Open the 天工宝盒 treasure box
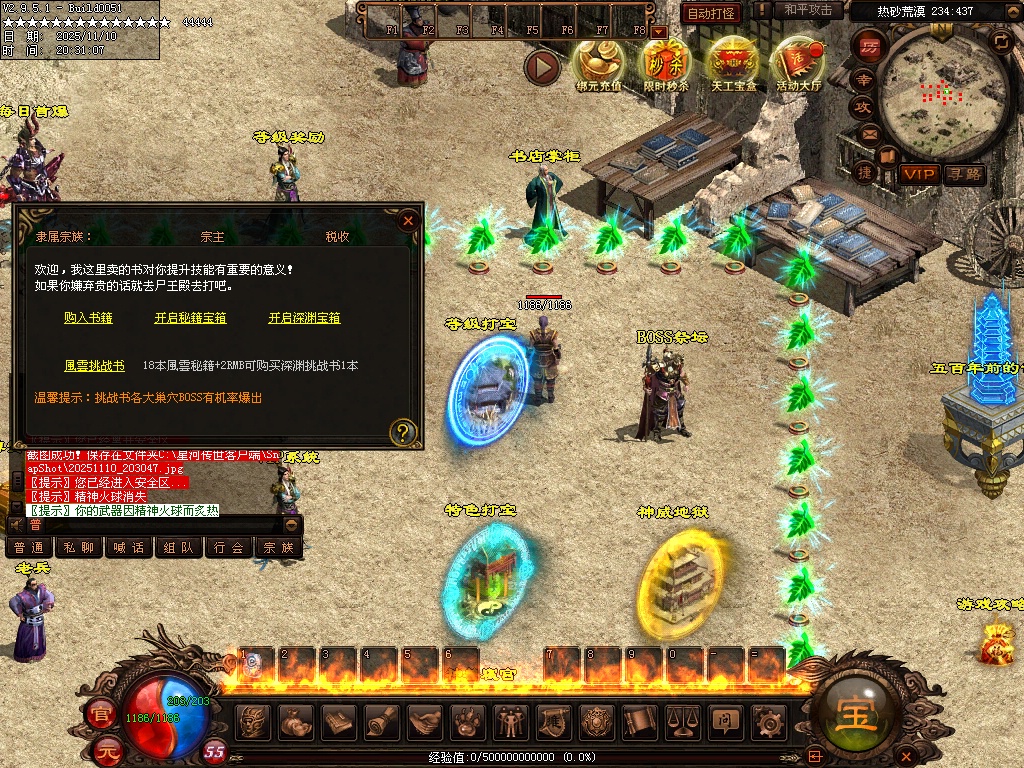Image resolution: width=1024 pixels, height=768 pixels. tap(734, 62)
